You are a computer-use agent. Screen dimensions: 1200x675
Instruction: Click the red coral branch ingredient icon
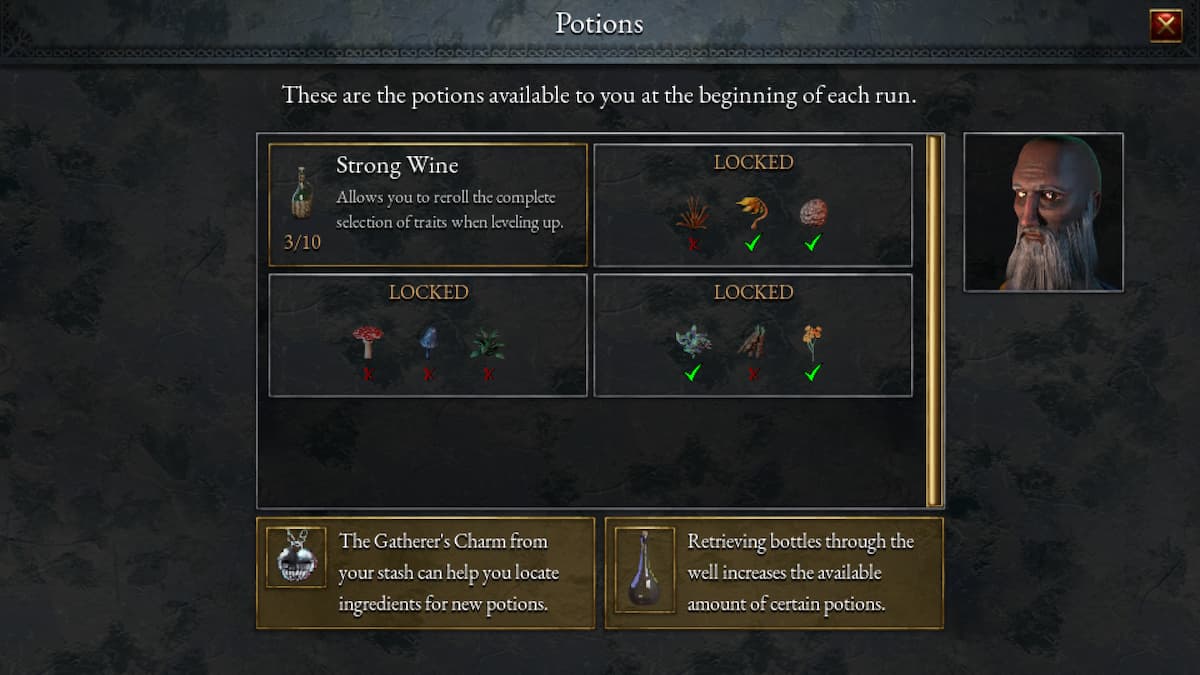(x=692, y=212)
